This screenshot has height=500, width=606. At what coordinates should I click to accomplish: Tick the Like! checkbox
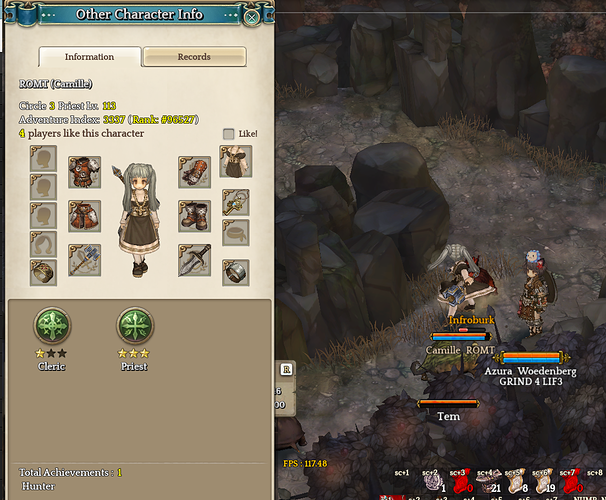(x=229, y=133)
